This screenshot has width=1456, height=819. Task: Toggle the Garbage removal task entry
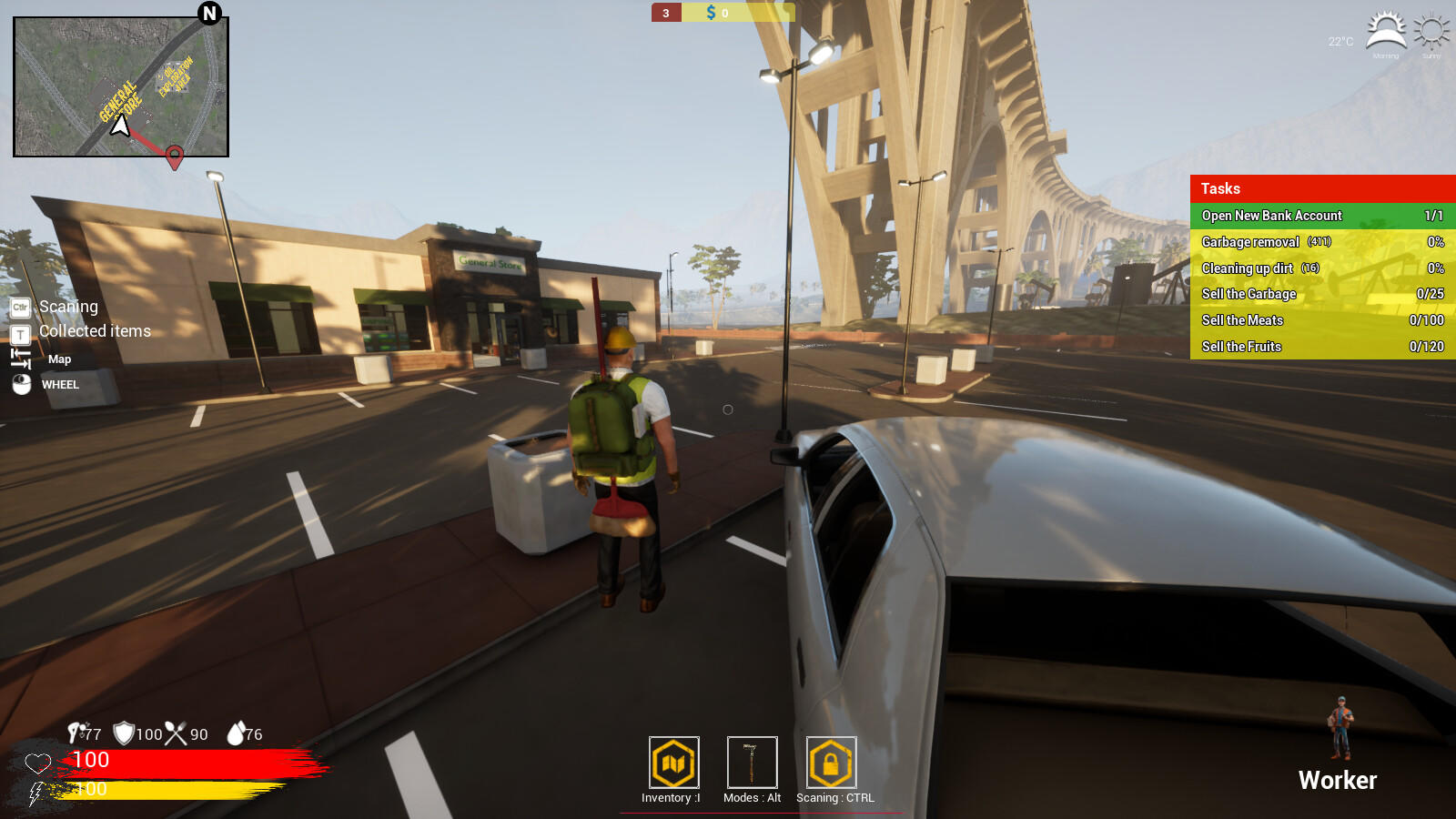click(1320, 242)
